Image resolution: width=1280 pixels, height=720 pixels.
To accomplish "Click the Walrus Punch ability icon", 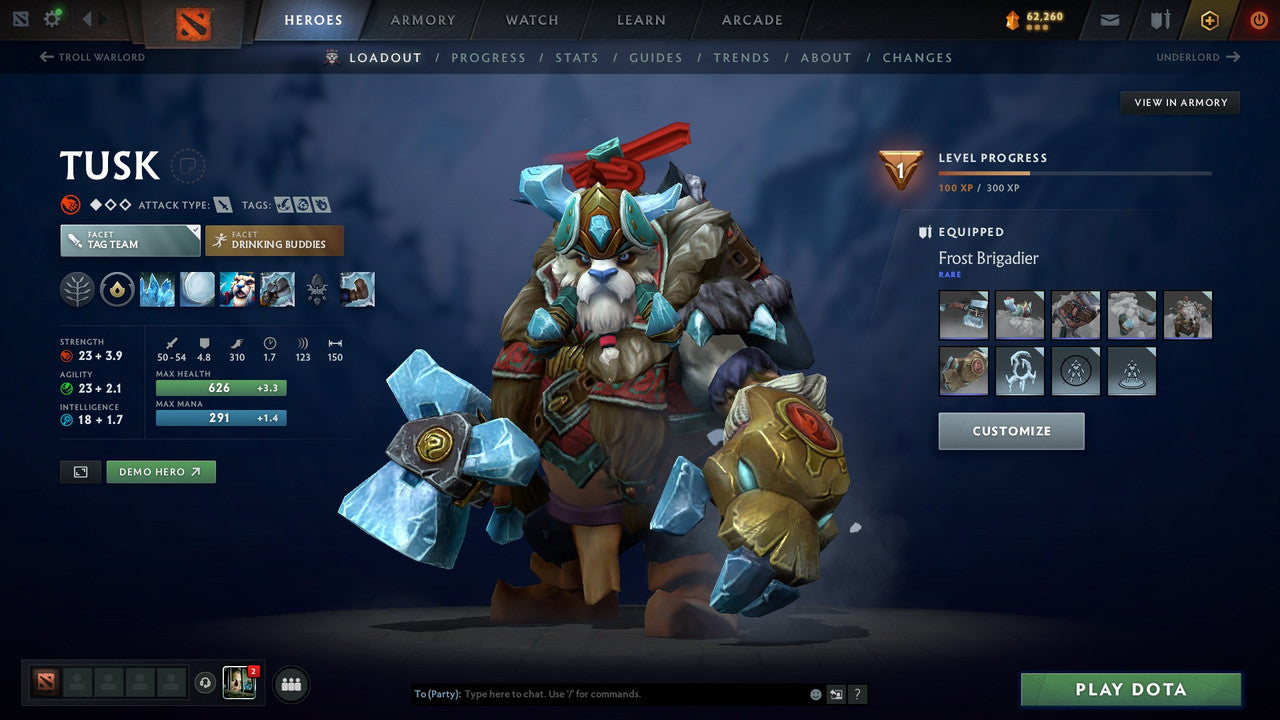I will click(277, 290).
